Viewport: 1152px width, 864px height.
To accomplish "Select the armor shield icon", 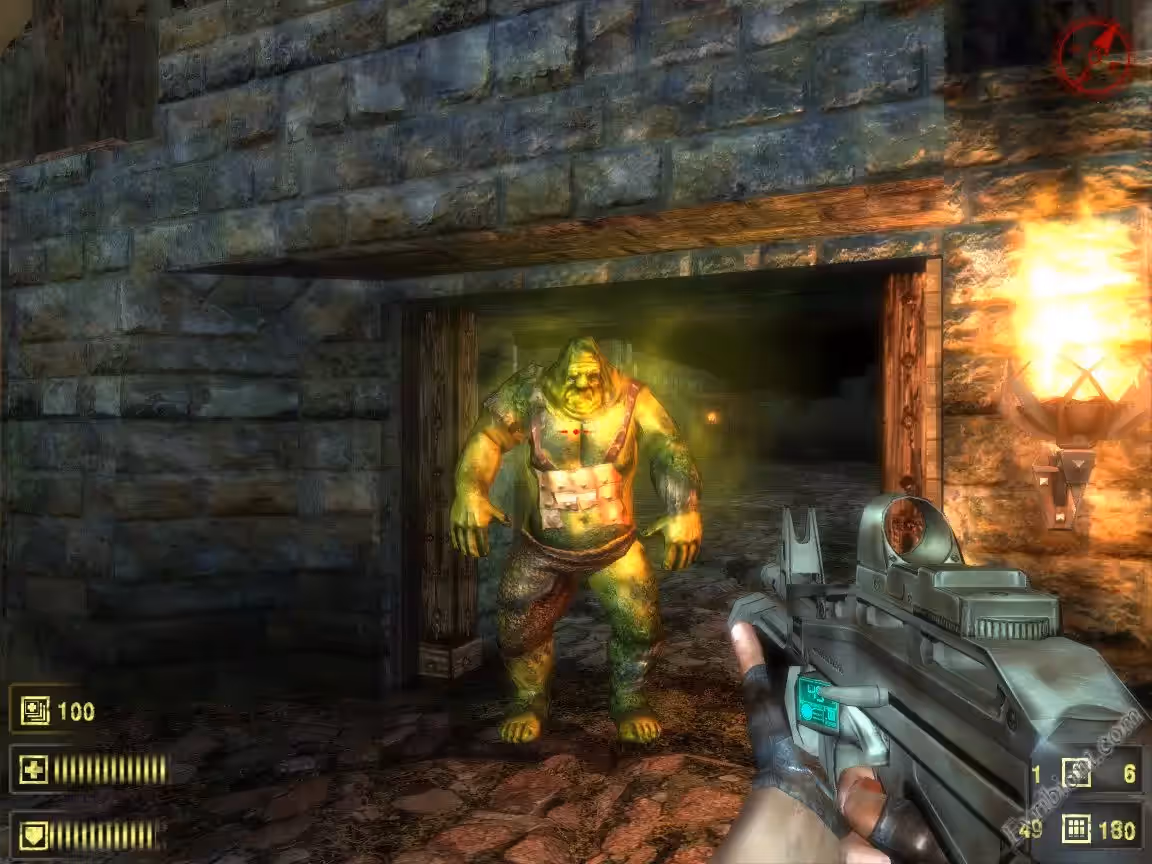I will (x=35, y=834).
